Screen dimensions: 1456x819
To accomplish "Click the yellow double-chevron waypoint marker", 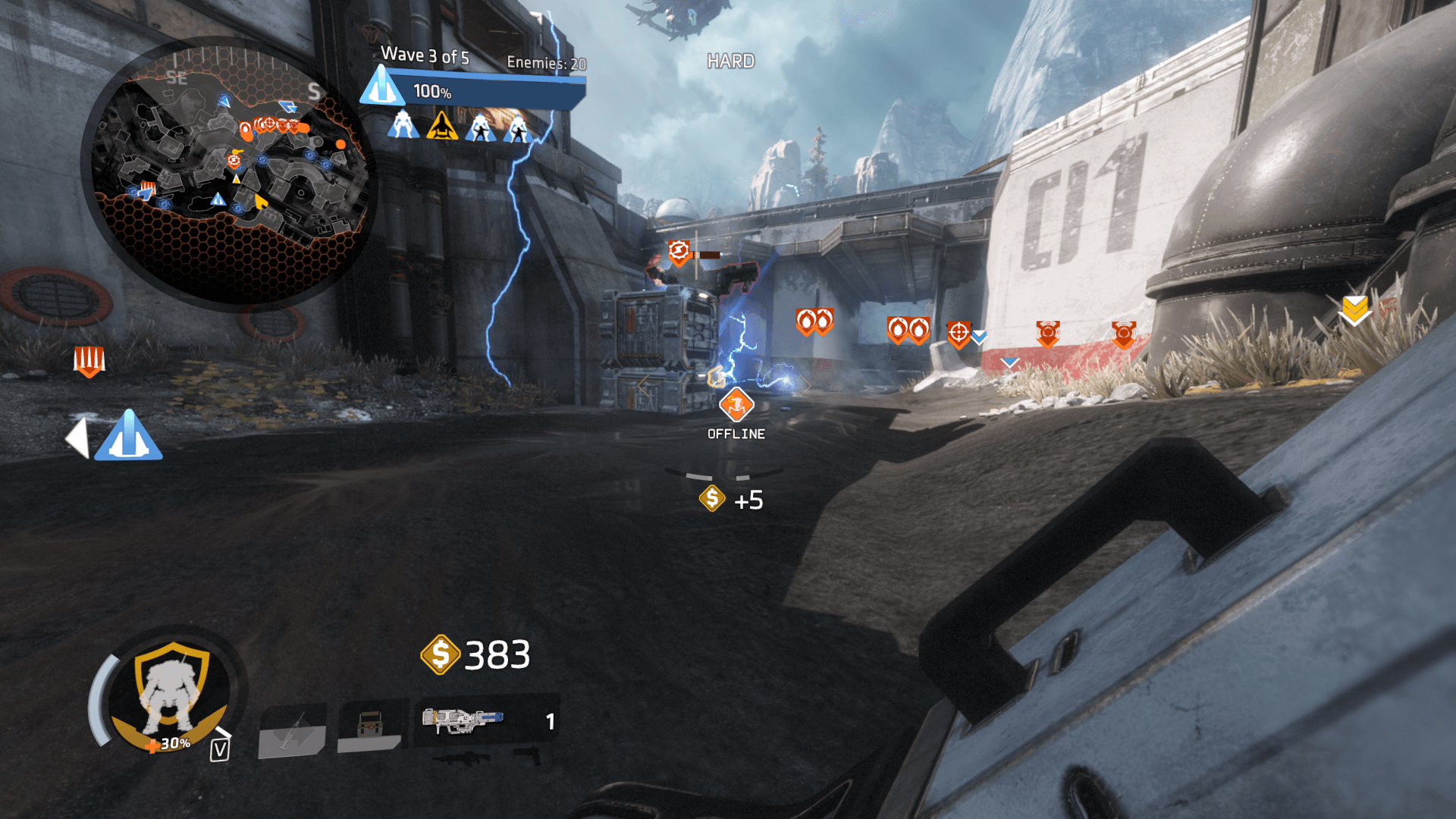I will coord(1354,309).
